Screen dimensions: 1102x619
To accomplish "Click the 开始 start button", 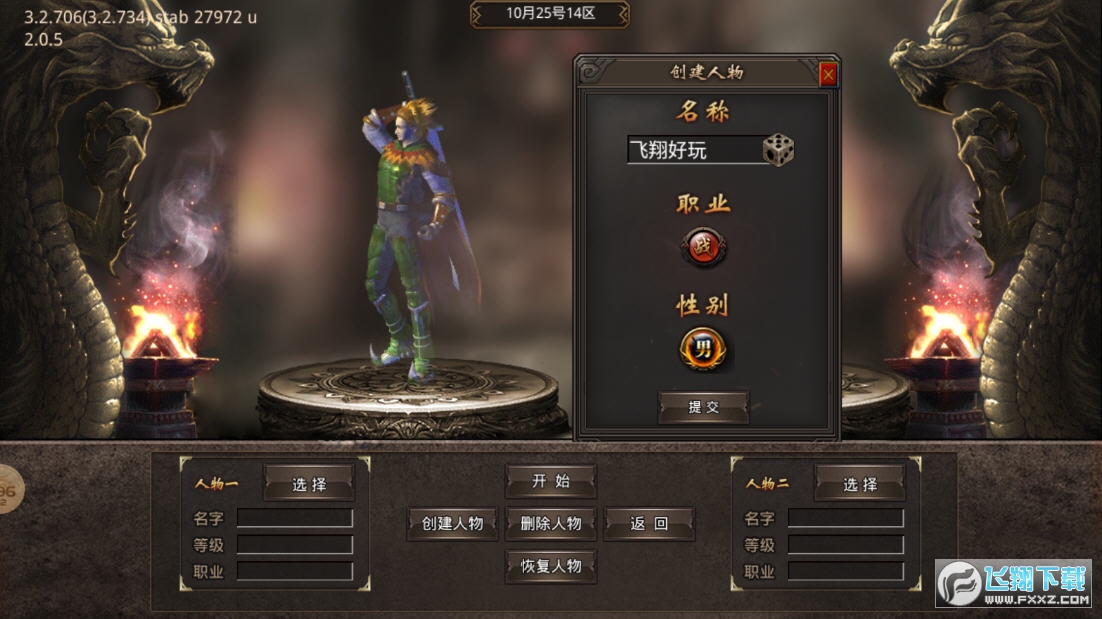I will (551, 481).
